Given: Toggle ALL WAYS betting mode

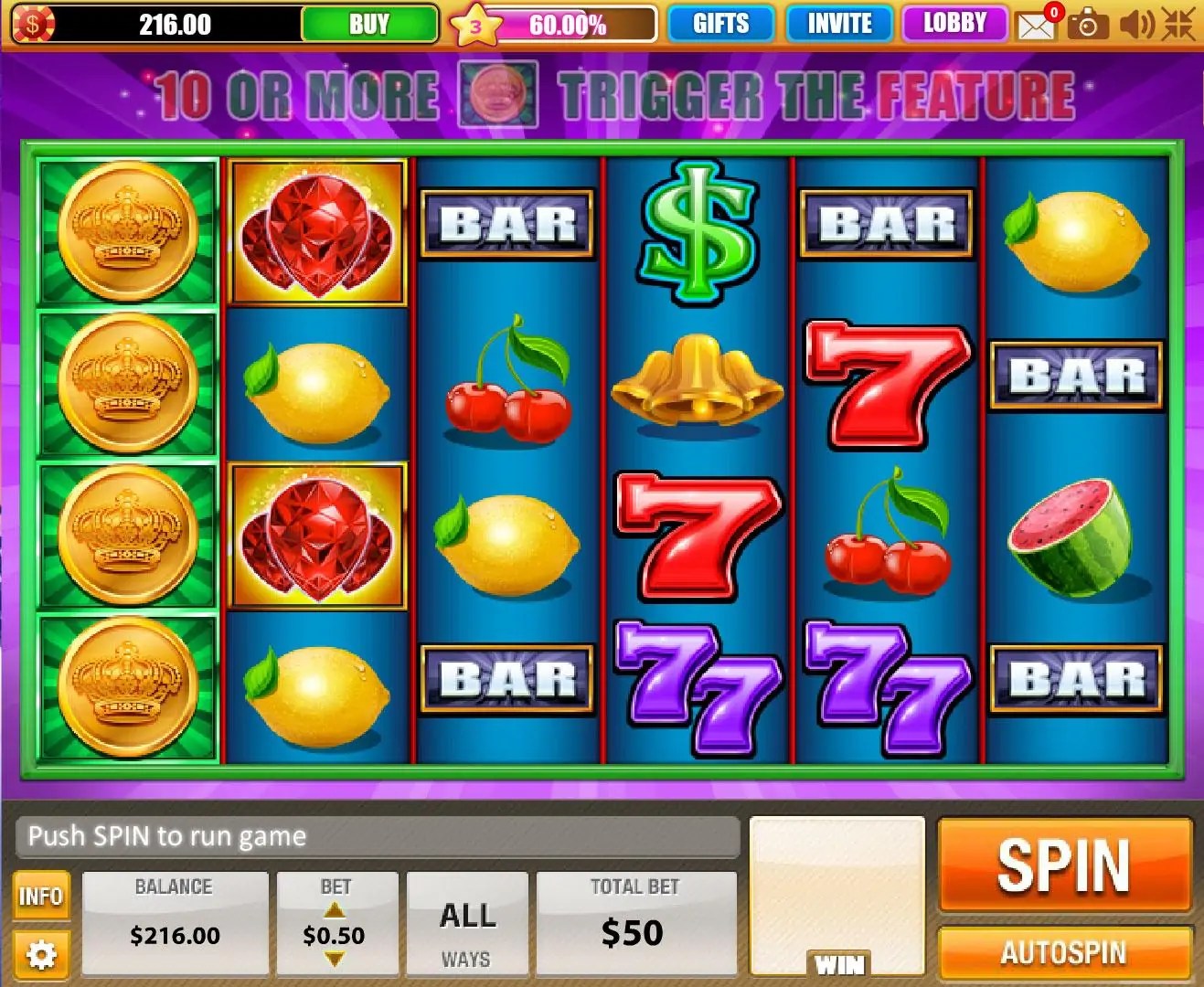Looking at the screenshot, I should 467,925.
